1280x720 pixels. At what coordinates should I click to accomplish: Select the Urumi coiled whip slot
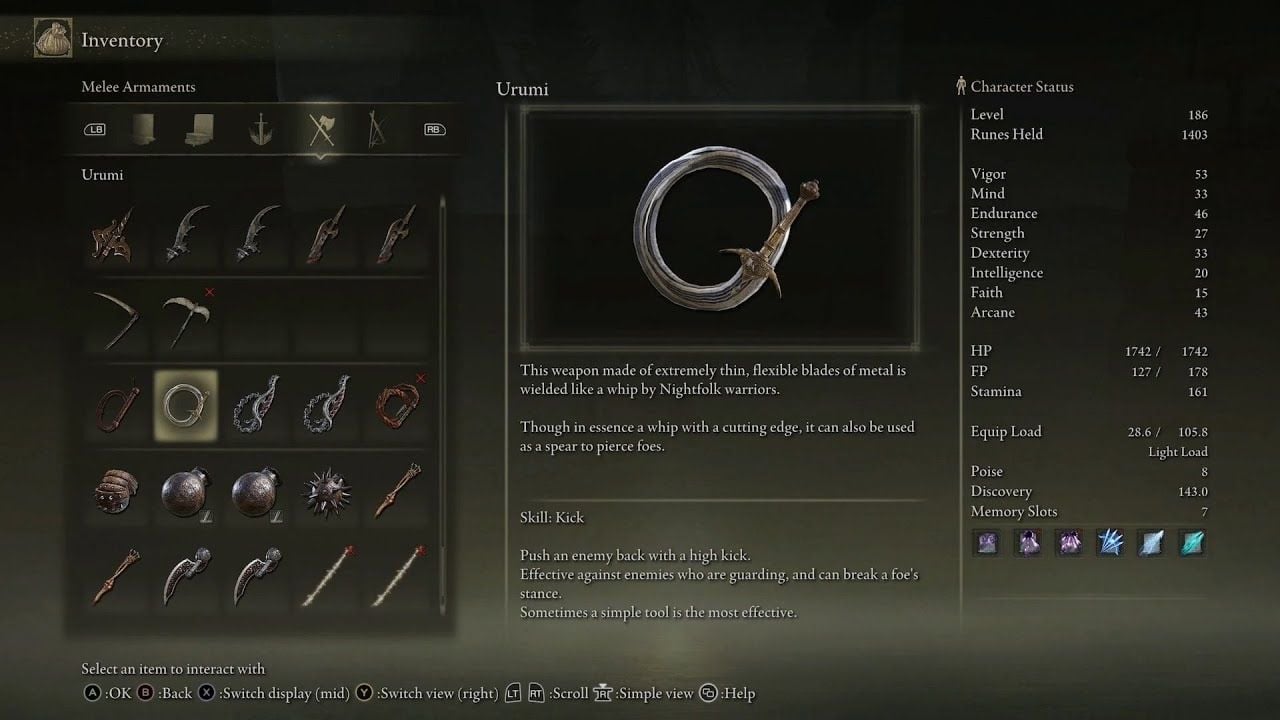pyautogui.click(x=186, y=407)
